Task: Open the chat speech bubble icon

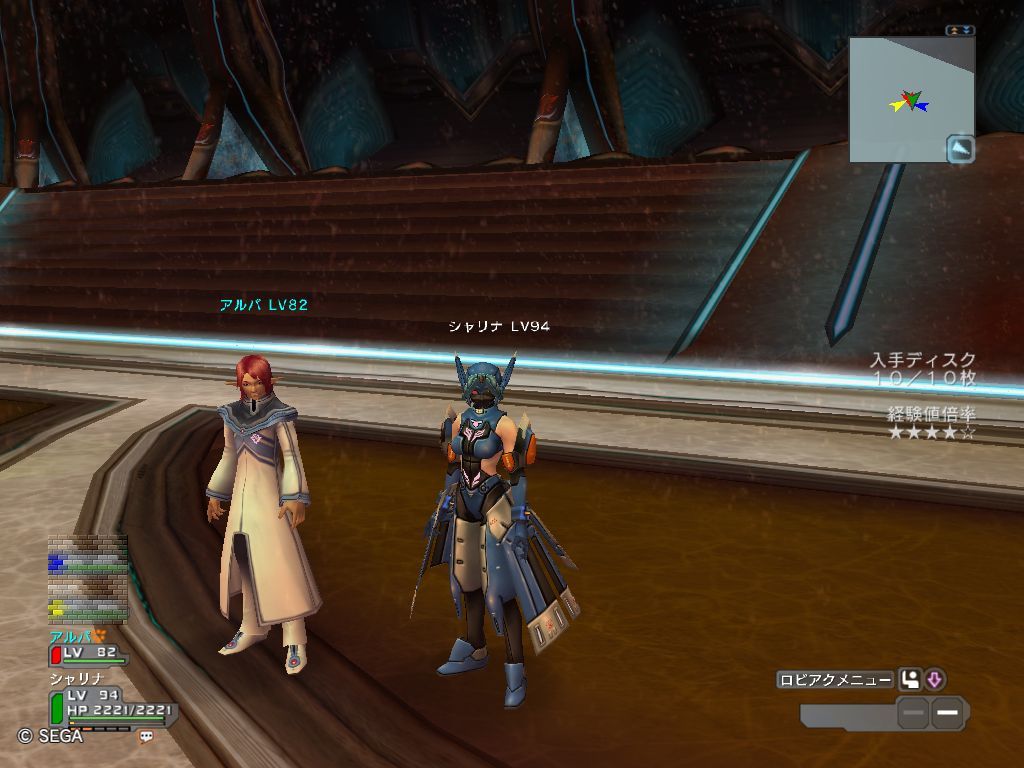Action: click(147, 736)
